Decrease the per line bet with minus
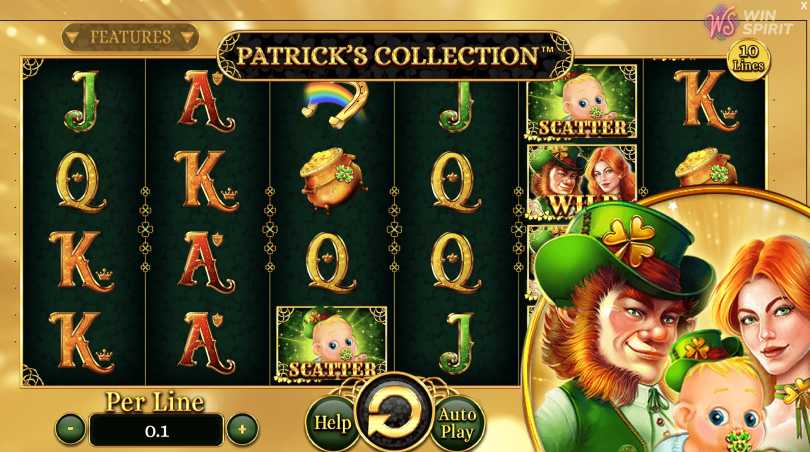 pyautogui.click(x=70, y=429)
